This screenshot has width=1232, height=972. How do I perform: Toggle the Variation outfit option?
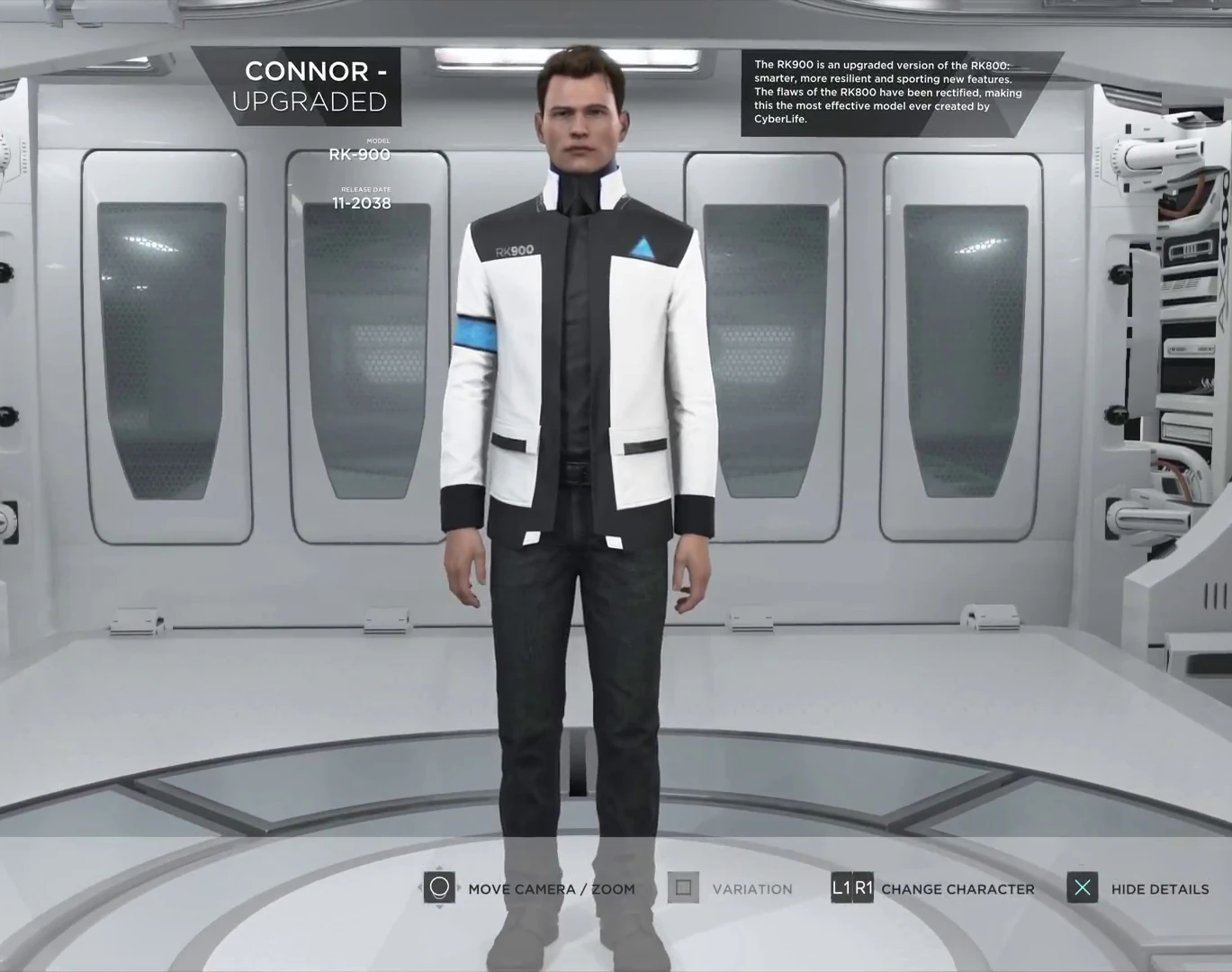point(753,888)
